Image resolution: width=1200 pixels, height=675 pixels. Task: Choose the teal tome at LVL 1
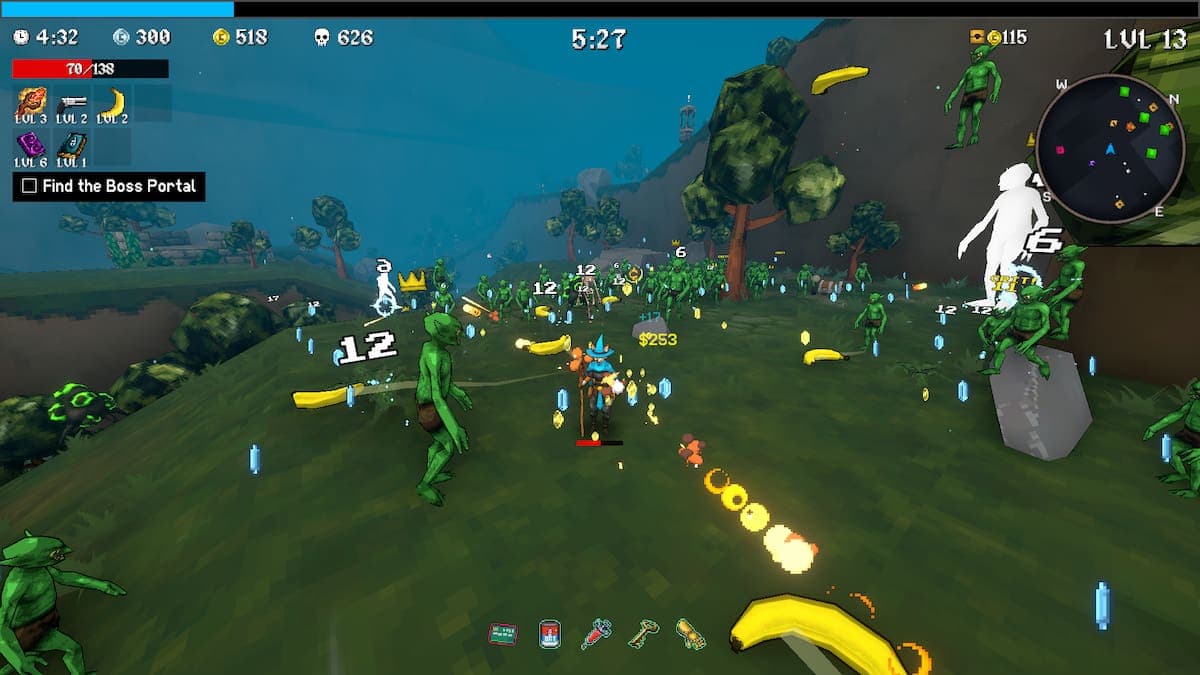72,144
